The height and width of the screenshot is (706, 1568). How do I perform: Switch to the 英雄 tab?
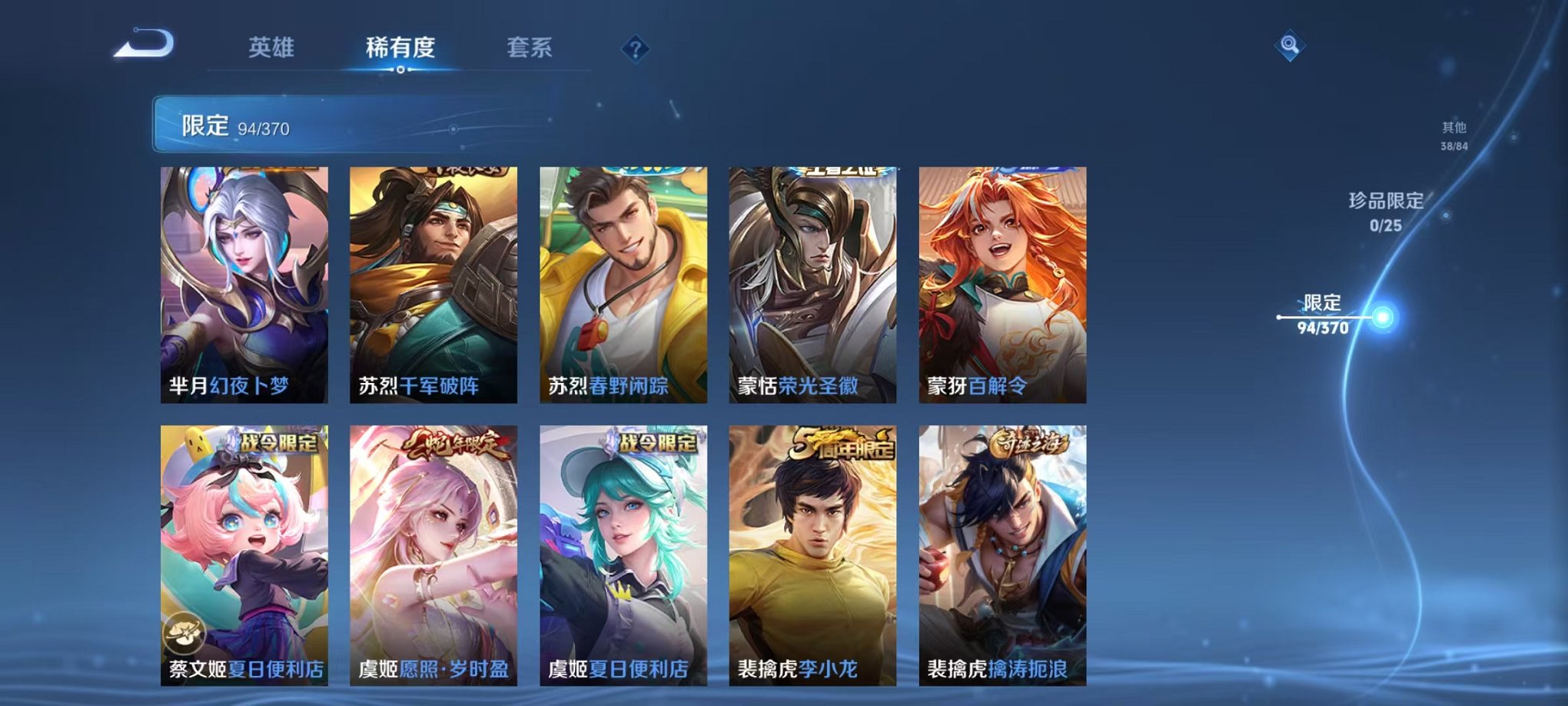273,48
